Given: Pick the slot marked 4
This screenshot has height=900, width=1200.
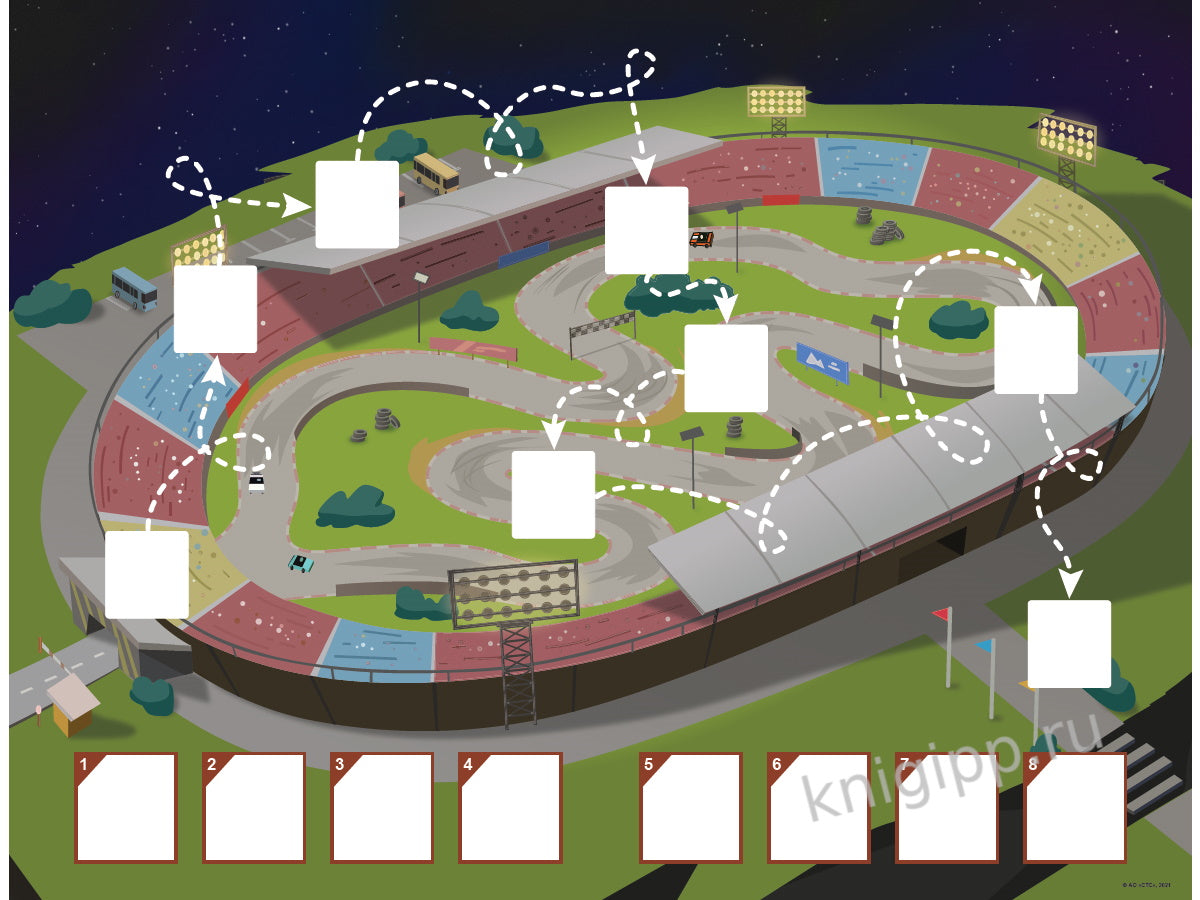Looking at the screenshot, I should 510,808.
